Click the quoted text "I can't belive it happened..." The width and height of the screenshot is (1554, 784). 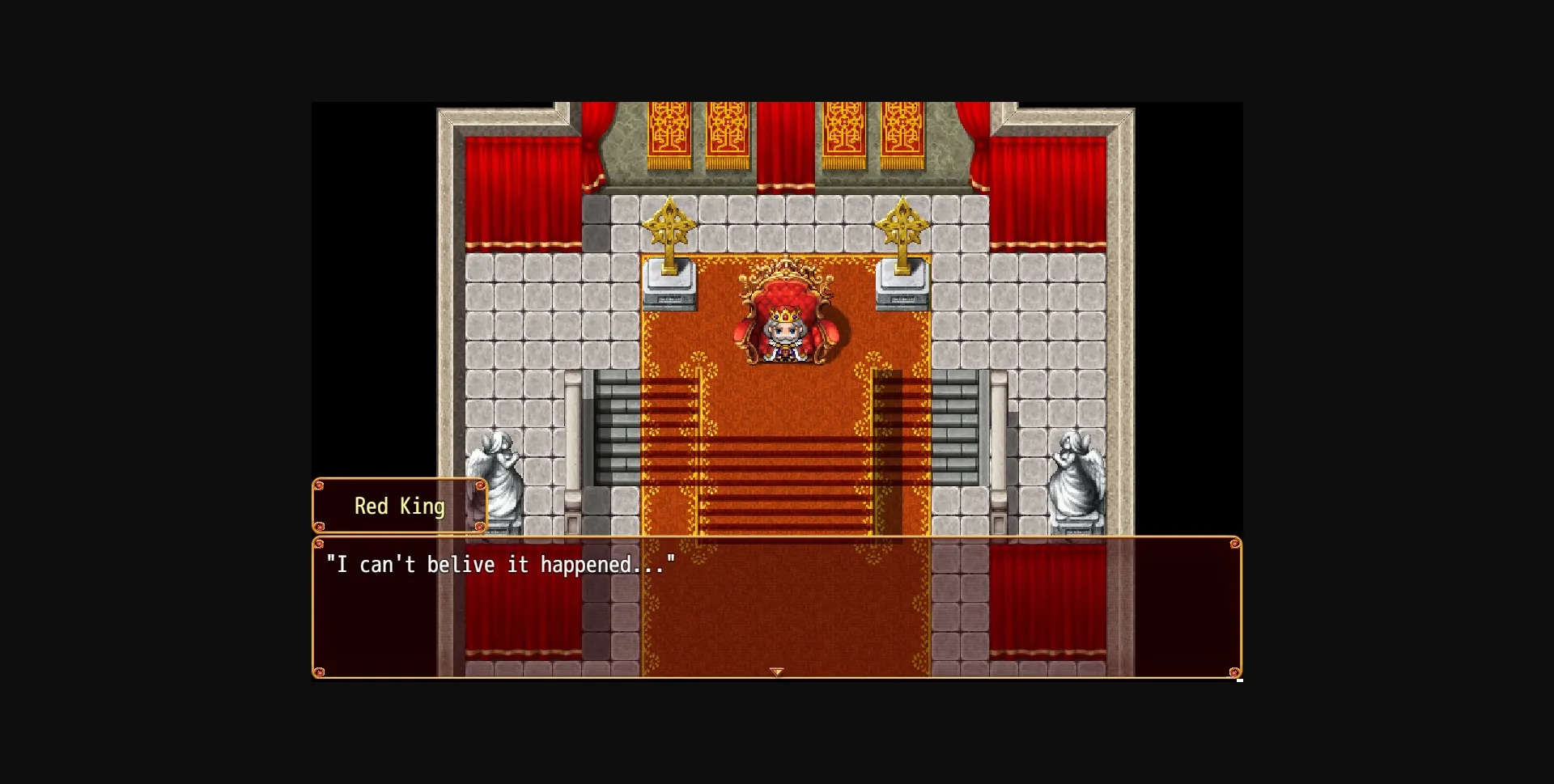pos(502,564)
